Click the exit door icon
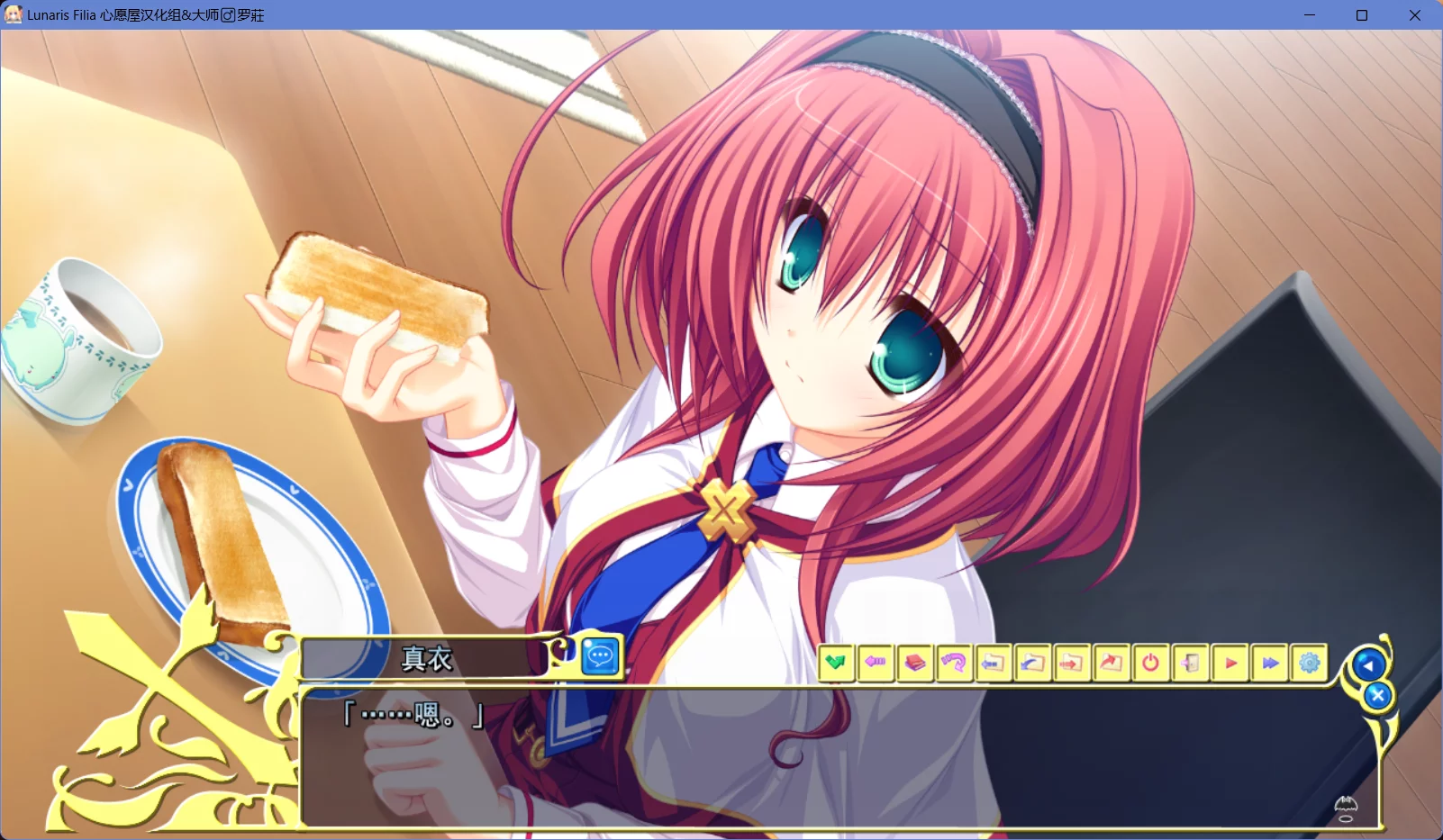The image size is (1443, 840). pos(1190,664)
